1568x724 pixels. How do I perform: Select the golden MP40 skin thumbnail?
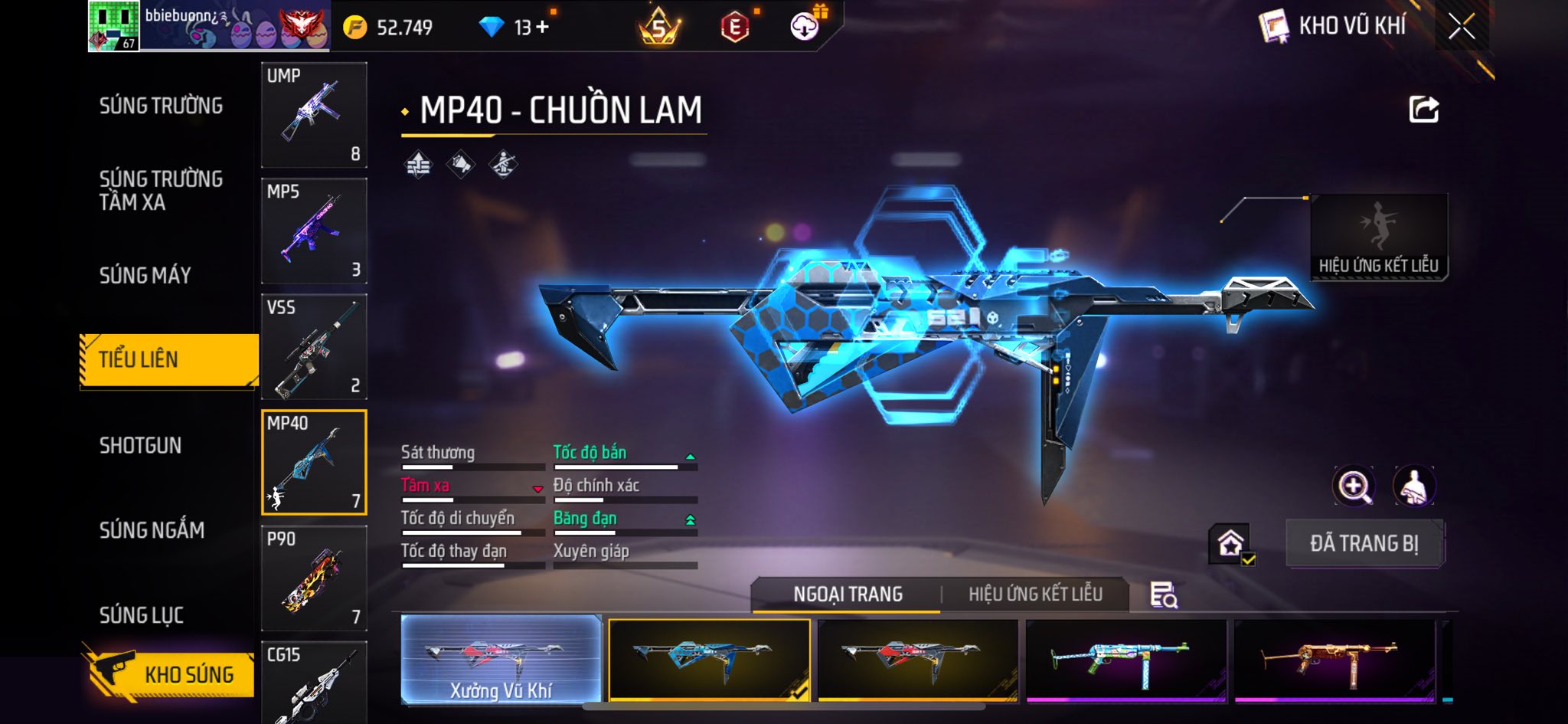point(1334,660)
